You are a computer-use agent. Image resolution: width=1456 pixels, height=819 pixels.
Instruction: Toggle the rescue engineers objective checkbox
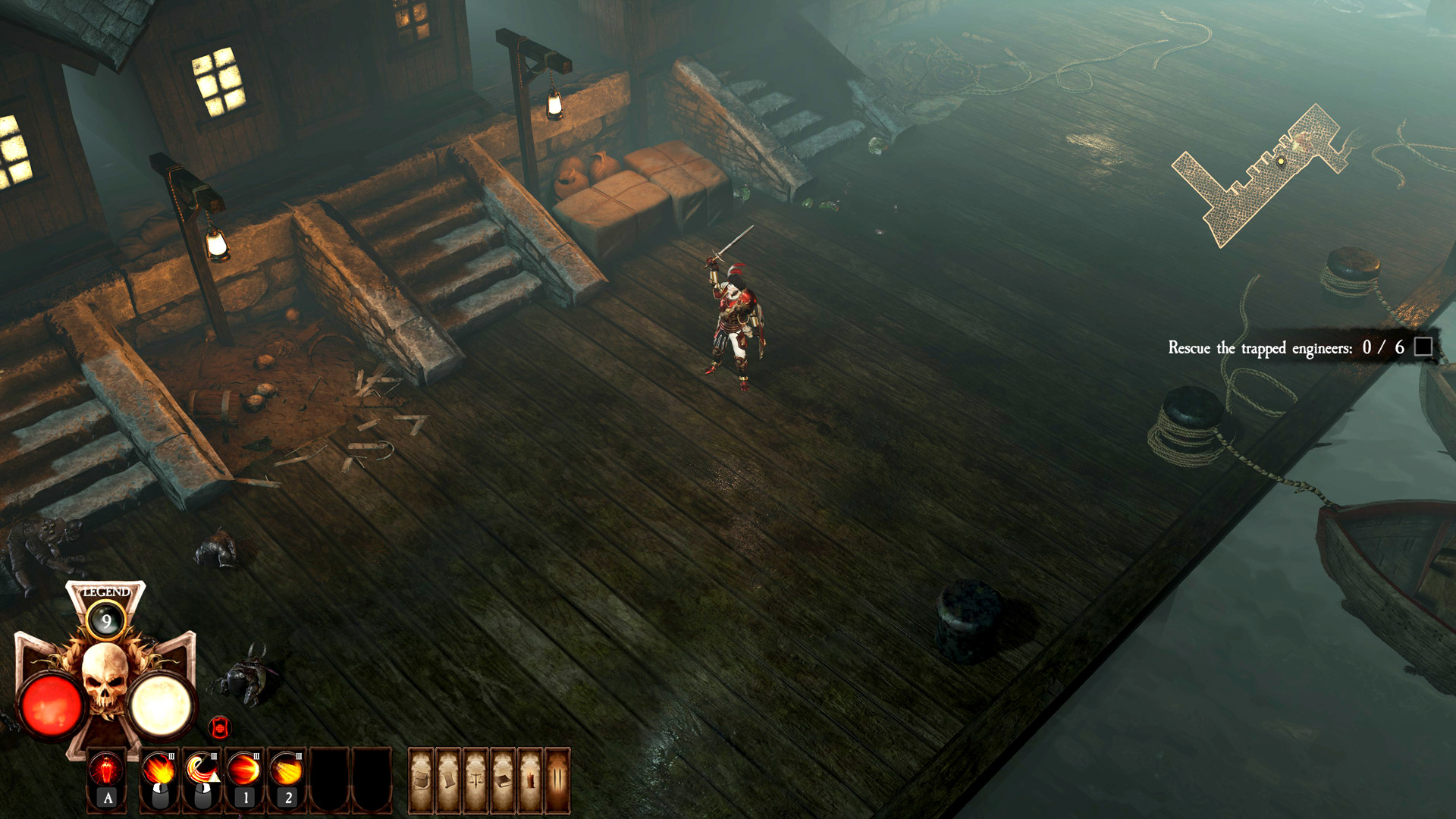coord(1423,347)
